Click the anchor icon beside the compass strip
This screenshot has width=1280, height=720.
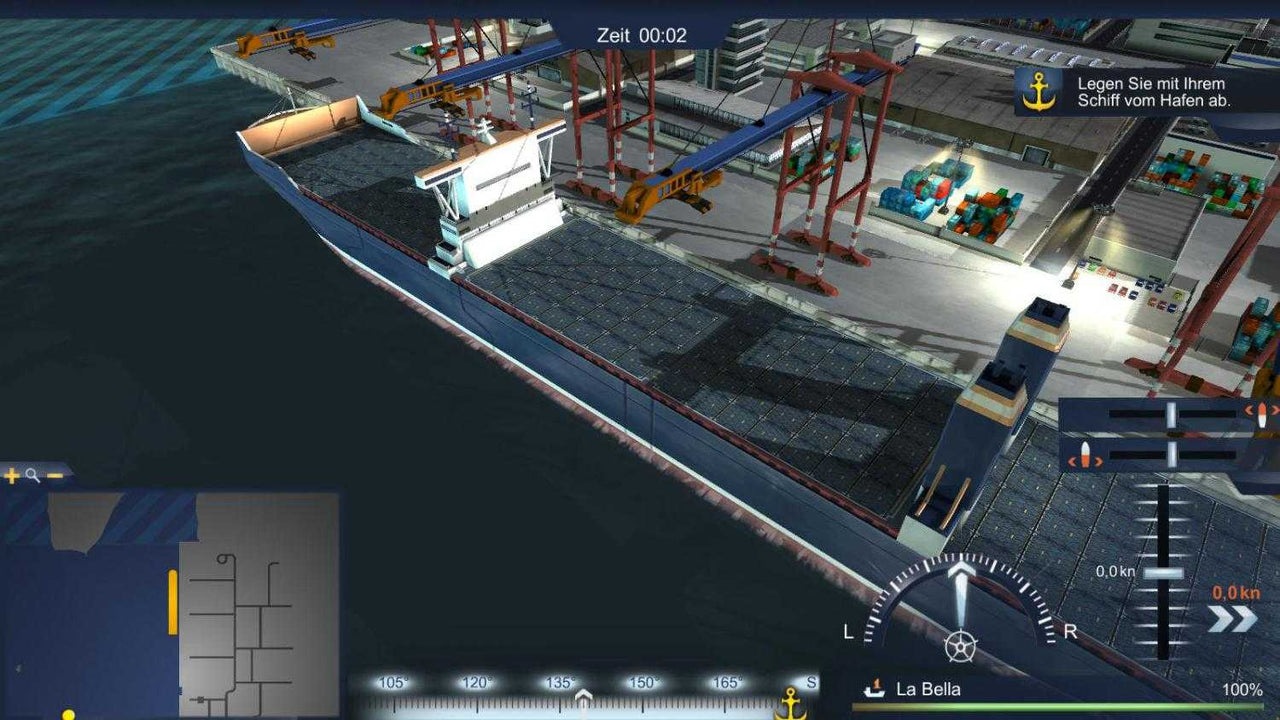point(793,703)
